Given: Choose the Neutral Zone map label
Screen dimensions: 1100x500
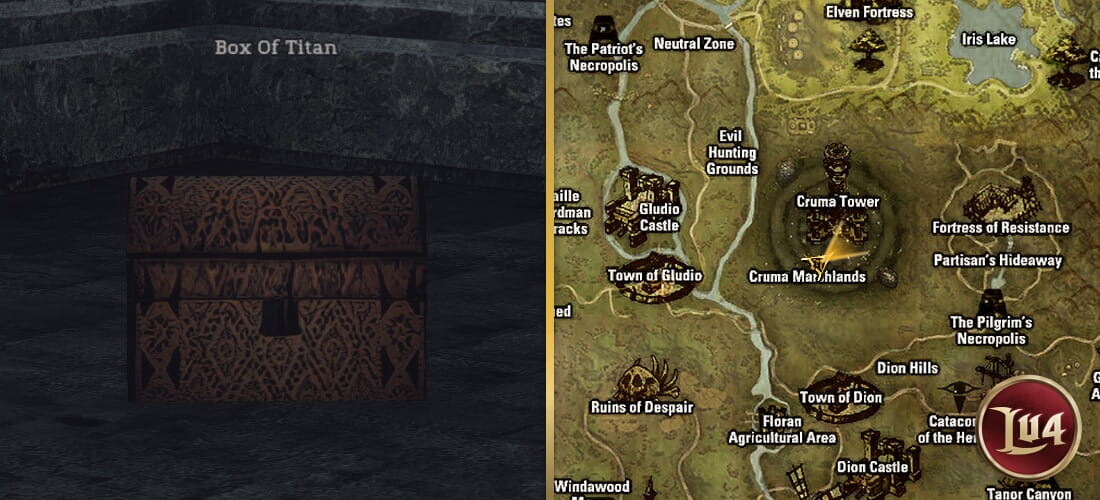Looking at the screenshot, I should coord(693,44).
